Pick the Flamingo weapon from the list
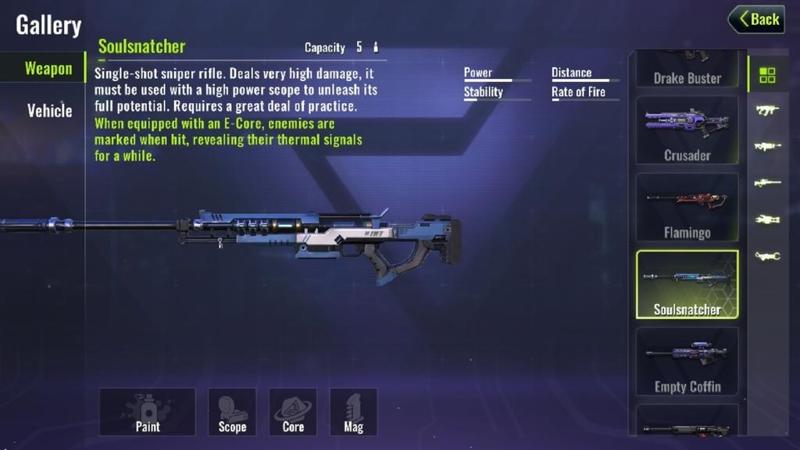The height and width of the screenshot is (450, 800). pyautogui.click(x=687, y=207)
